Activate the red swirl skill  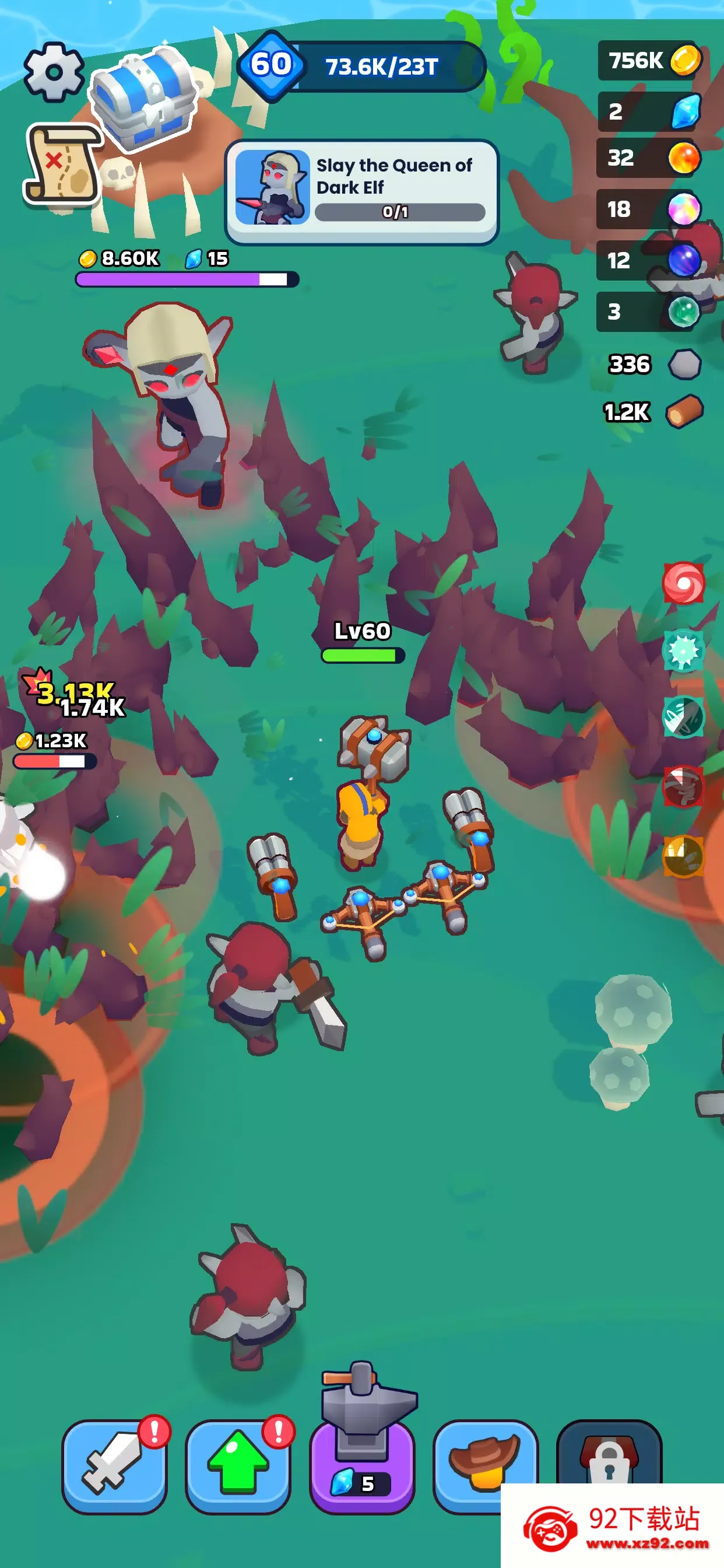683,583
